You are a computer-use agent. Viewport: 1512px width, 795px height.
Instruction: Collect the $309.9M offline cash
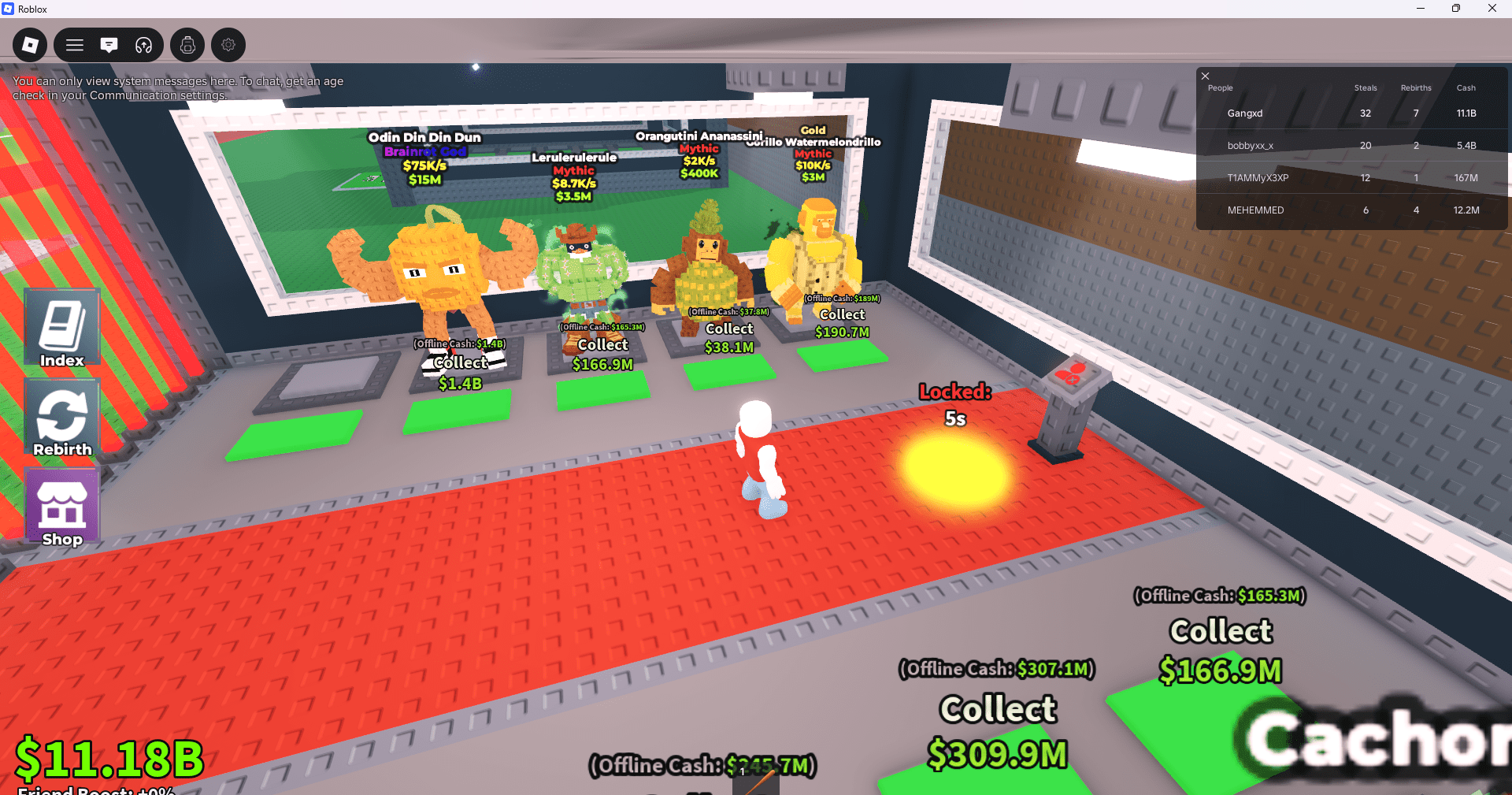tap(997, 731)
